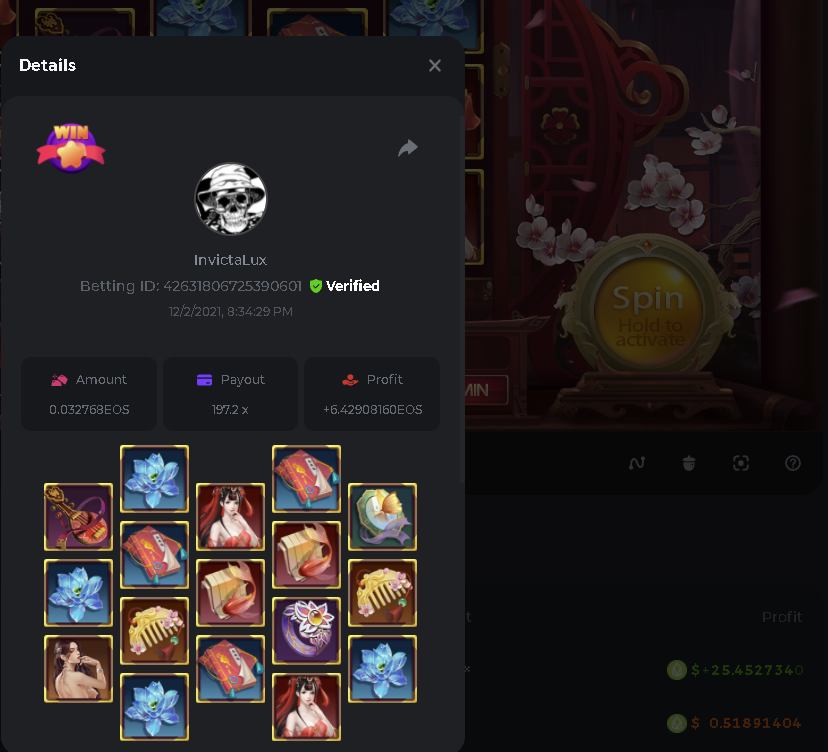Hit the yellow Spin button
The width and height of the screenshot is (828, 752).
(x=648, y=312)
